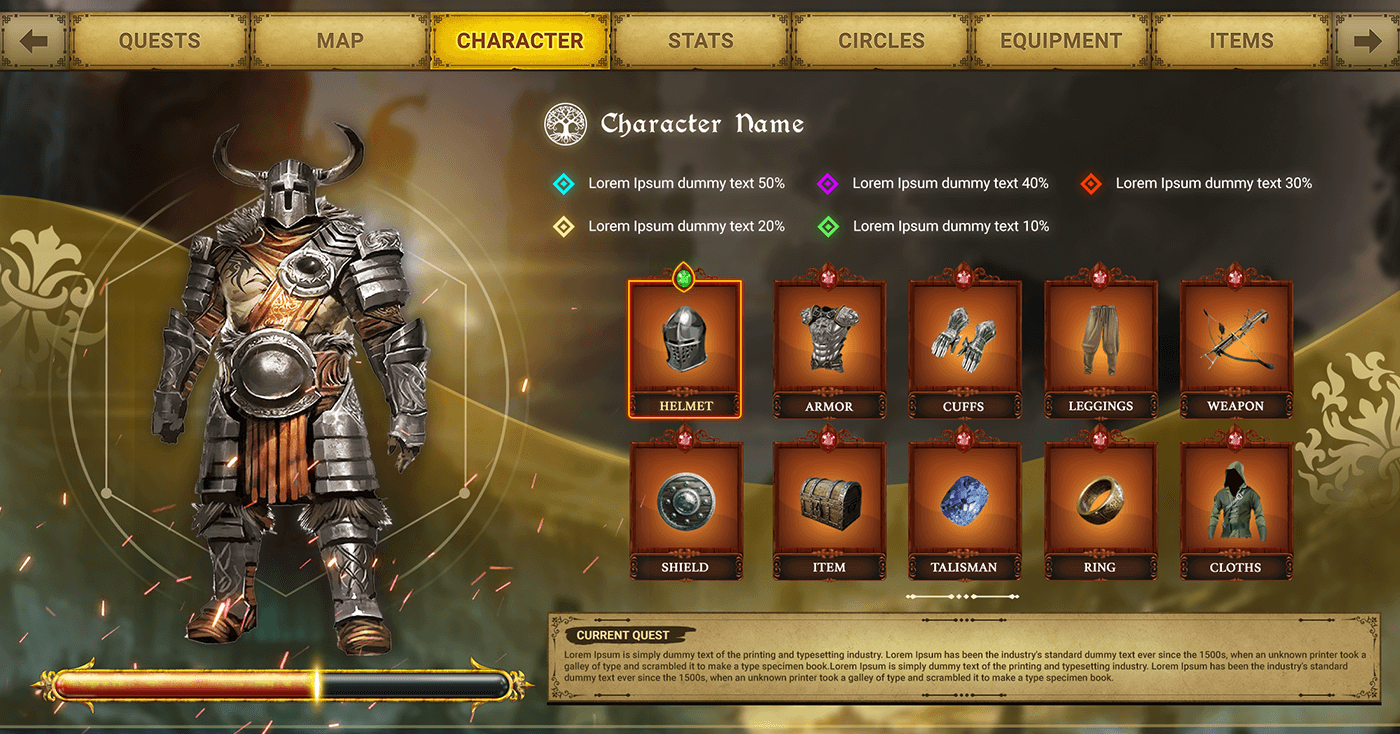
Task: Click the right arrow navigation button
Action: click(x=1366, y=41)
